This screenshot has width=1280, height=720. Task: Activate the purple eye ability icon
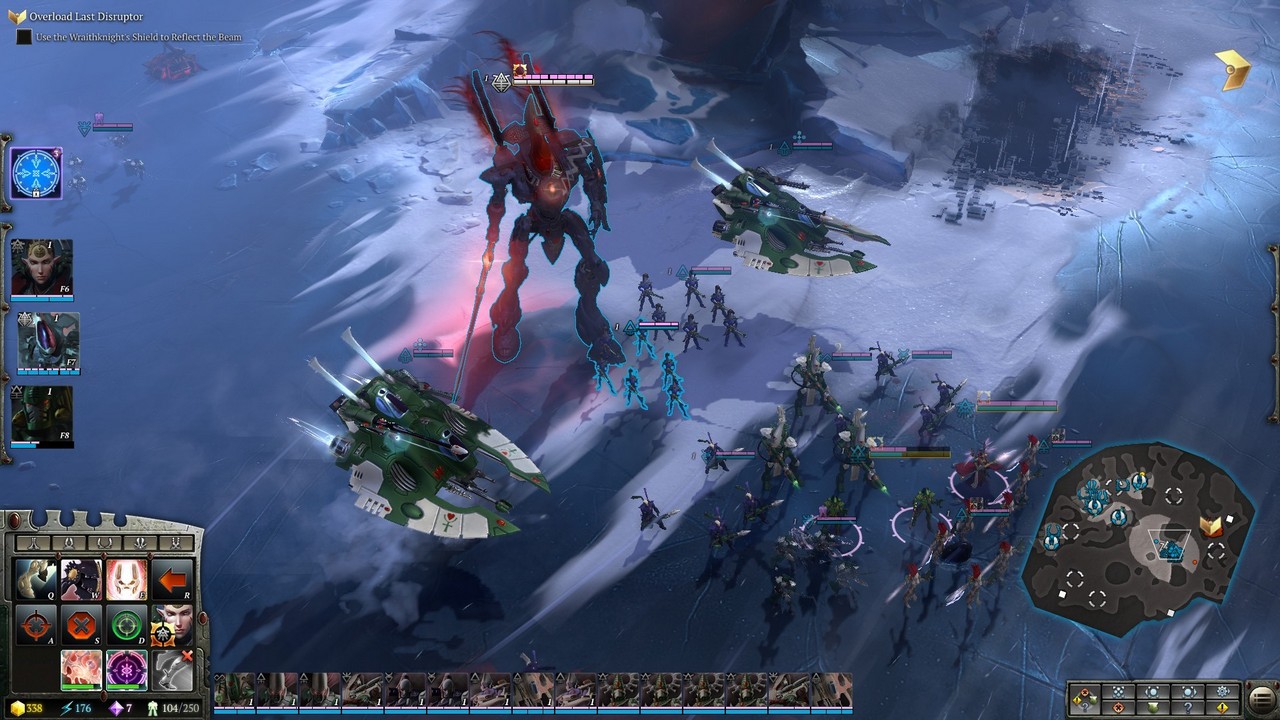(x=127, y=670)
